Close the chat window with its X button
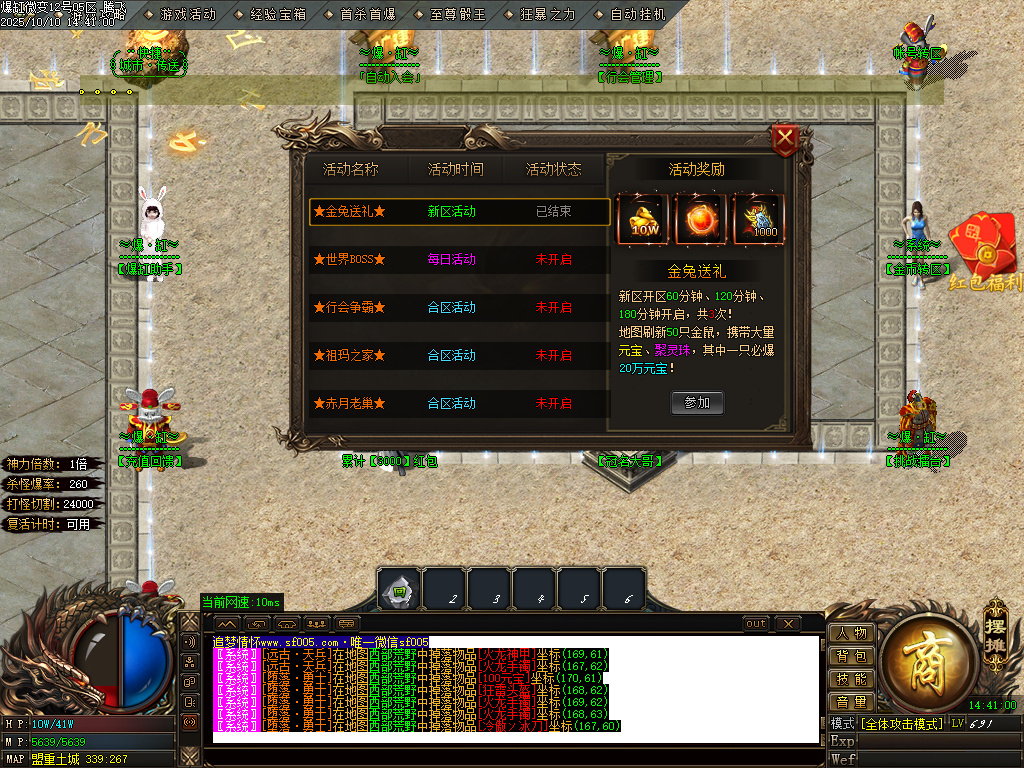Screen dimensions: 1024x768 click(x=788, y=624)
